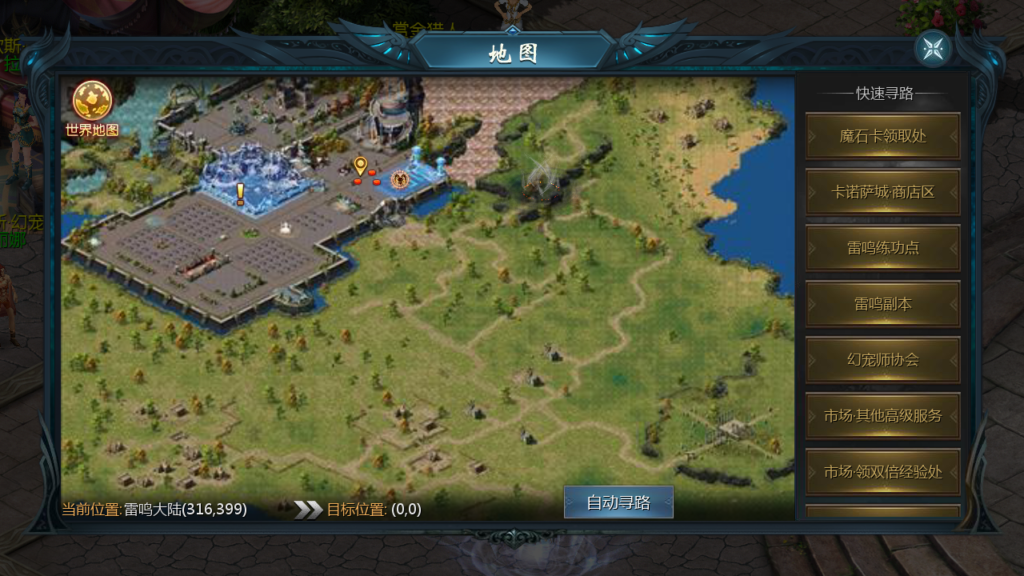
Task: Click the round orange emblem map marker
Action: click(400, 180)
